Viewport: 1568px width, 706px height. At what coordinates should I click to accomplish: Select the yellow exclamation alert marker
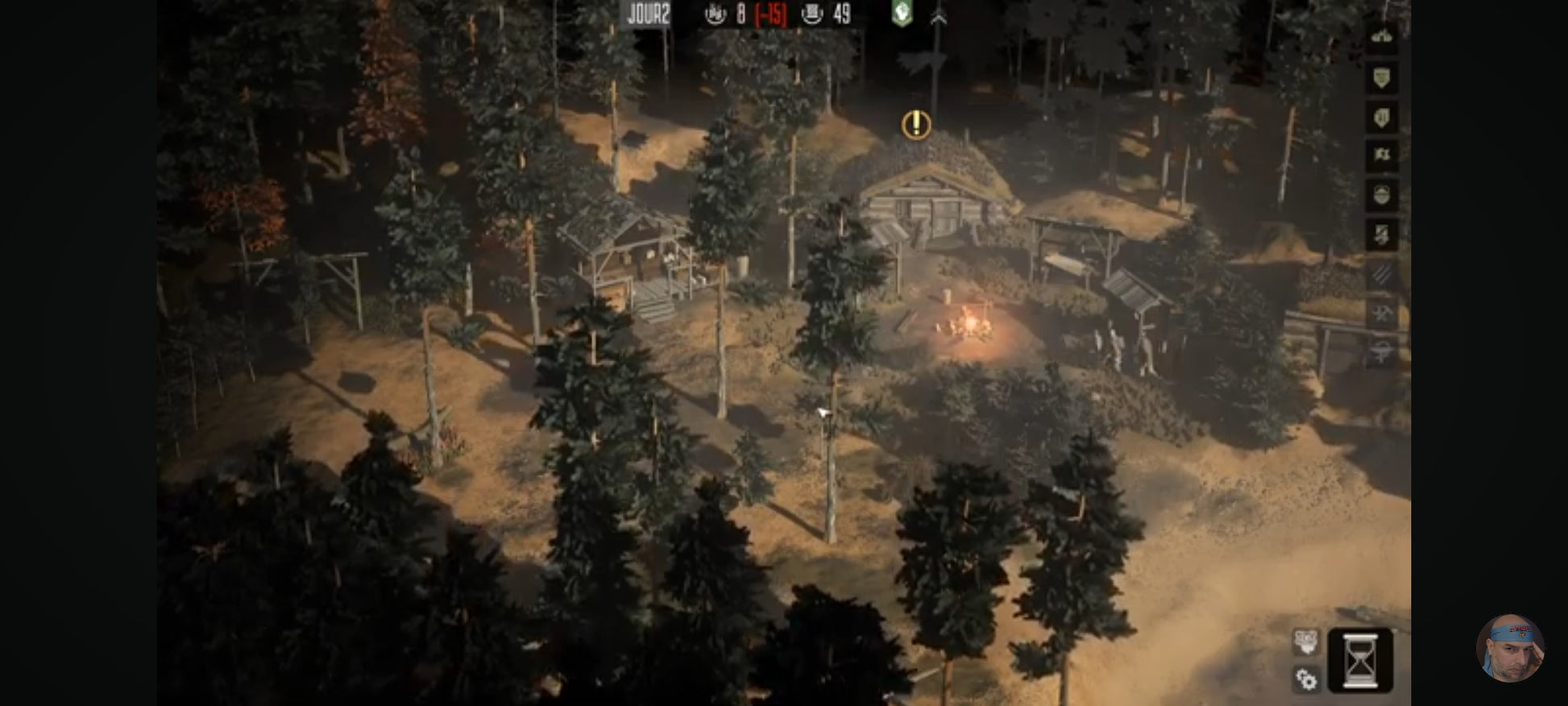coord(916,125)
